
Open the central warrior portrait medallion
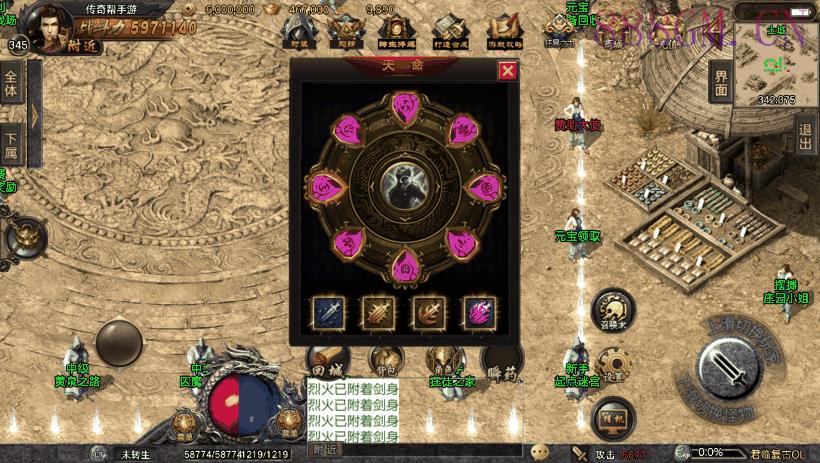point(405,185)
